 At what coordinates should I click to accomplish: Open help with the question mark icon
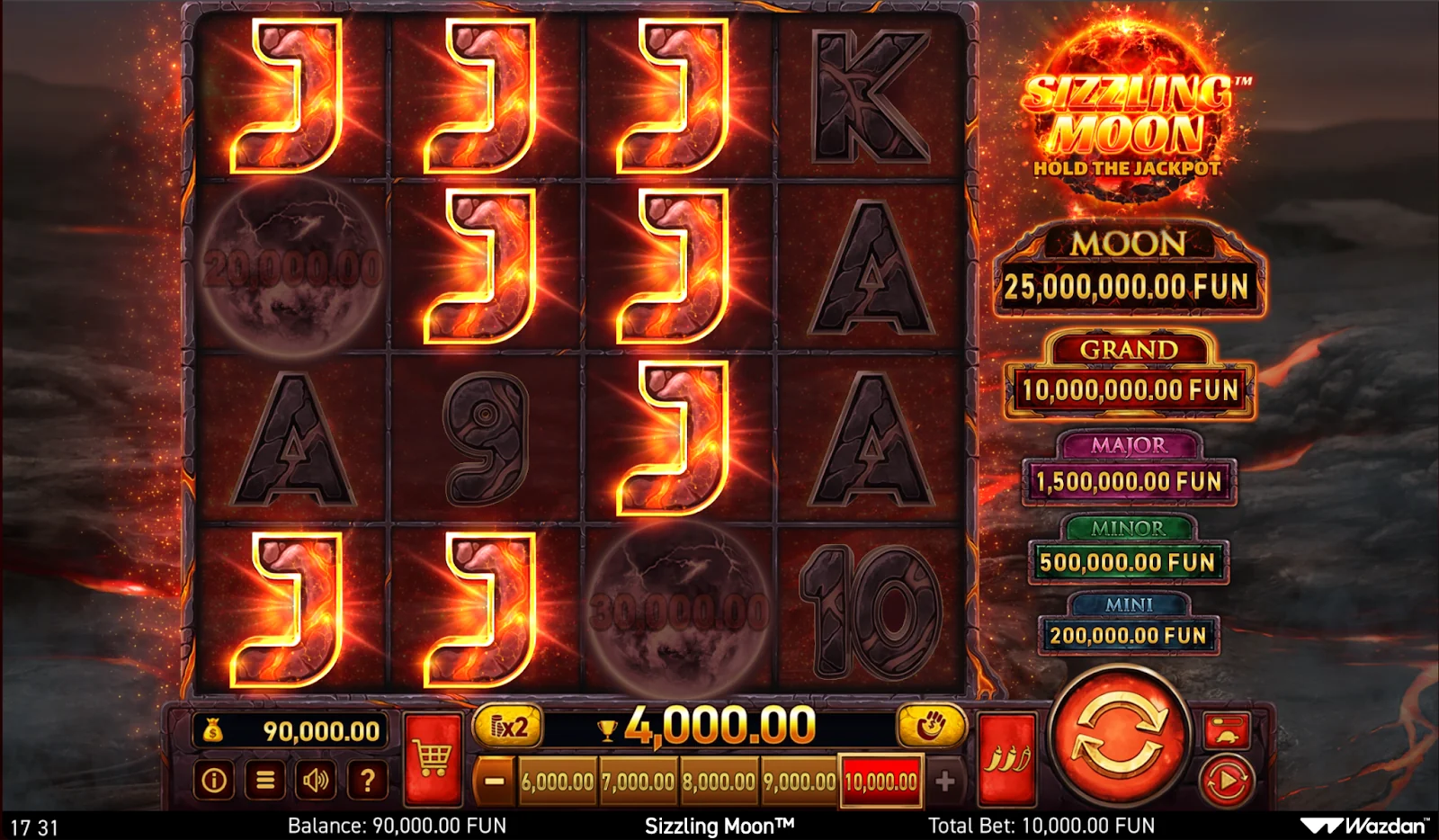pos(367,781)
